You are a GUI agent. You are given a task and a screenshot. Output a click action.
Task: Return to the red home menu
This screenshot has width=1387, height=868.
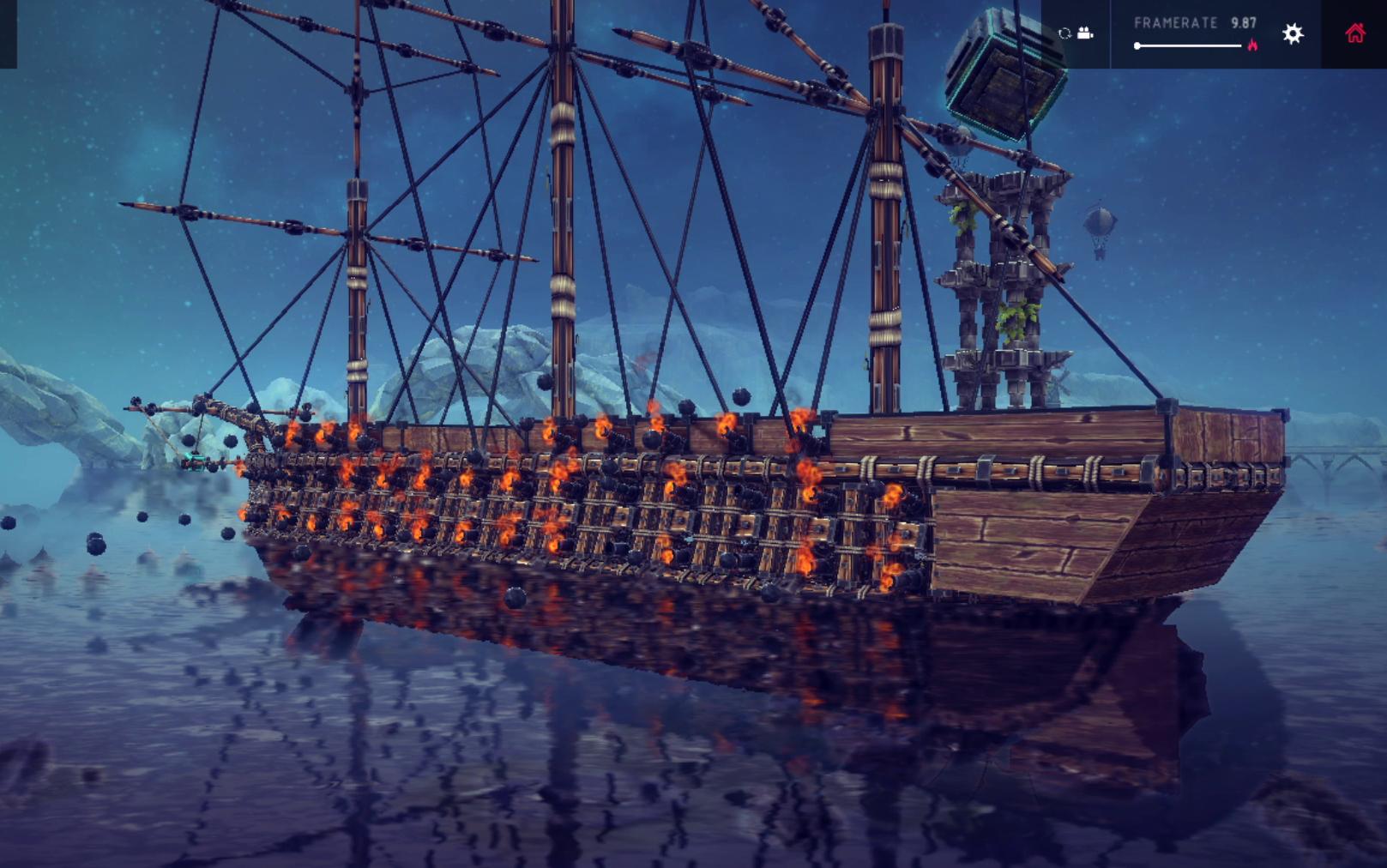(1355, 33)
